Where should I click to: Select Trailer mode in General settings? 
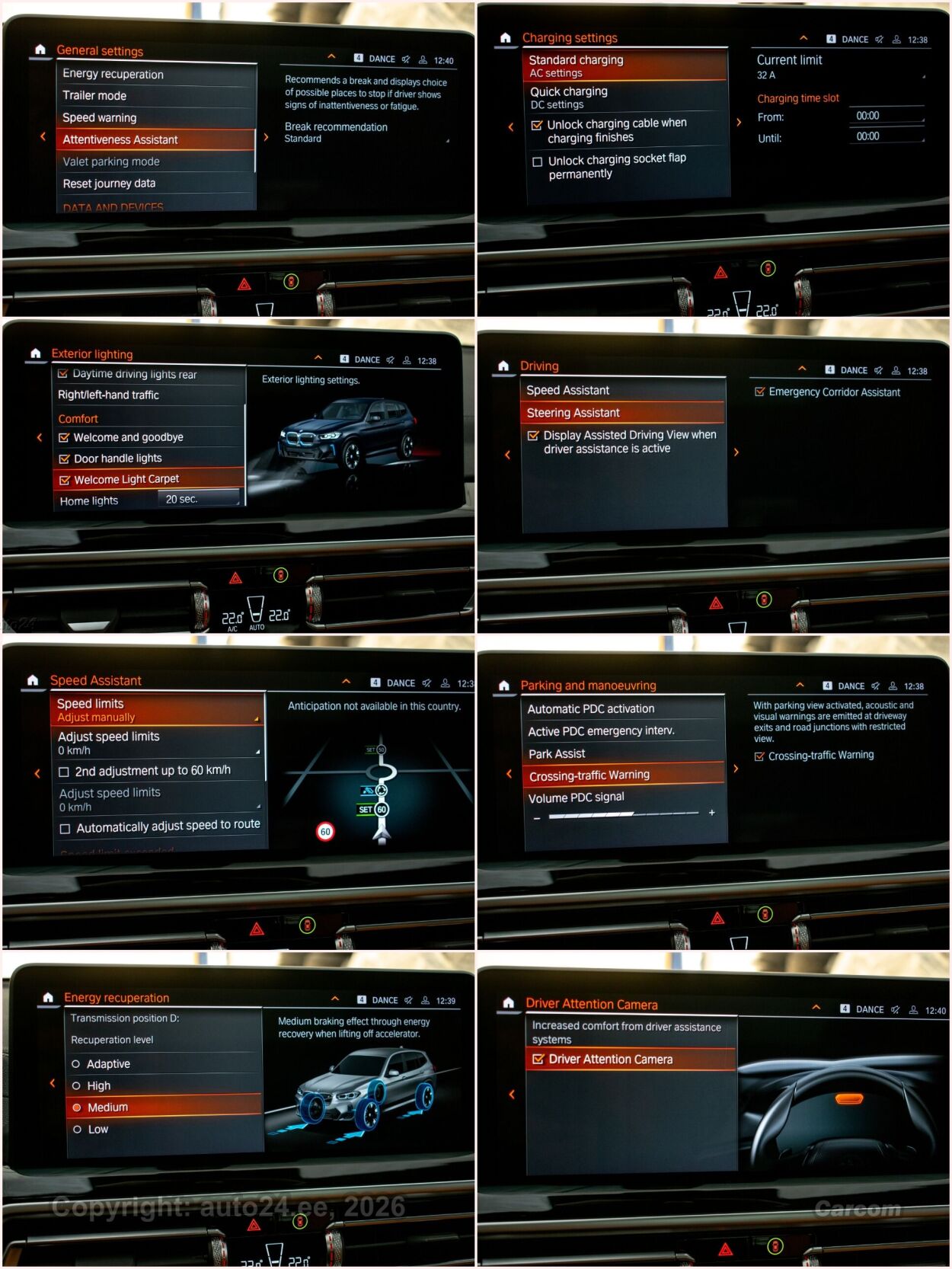94,96
